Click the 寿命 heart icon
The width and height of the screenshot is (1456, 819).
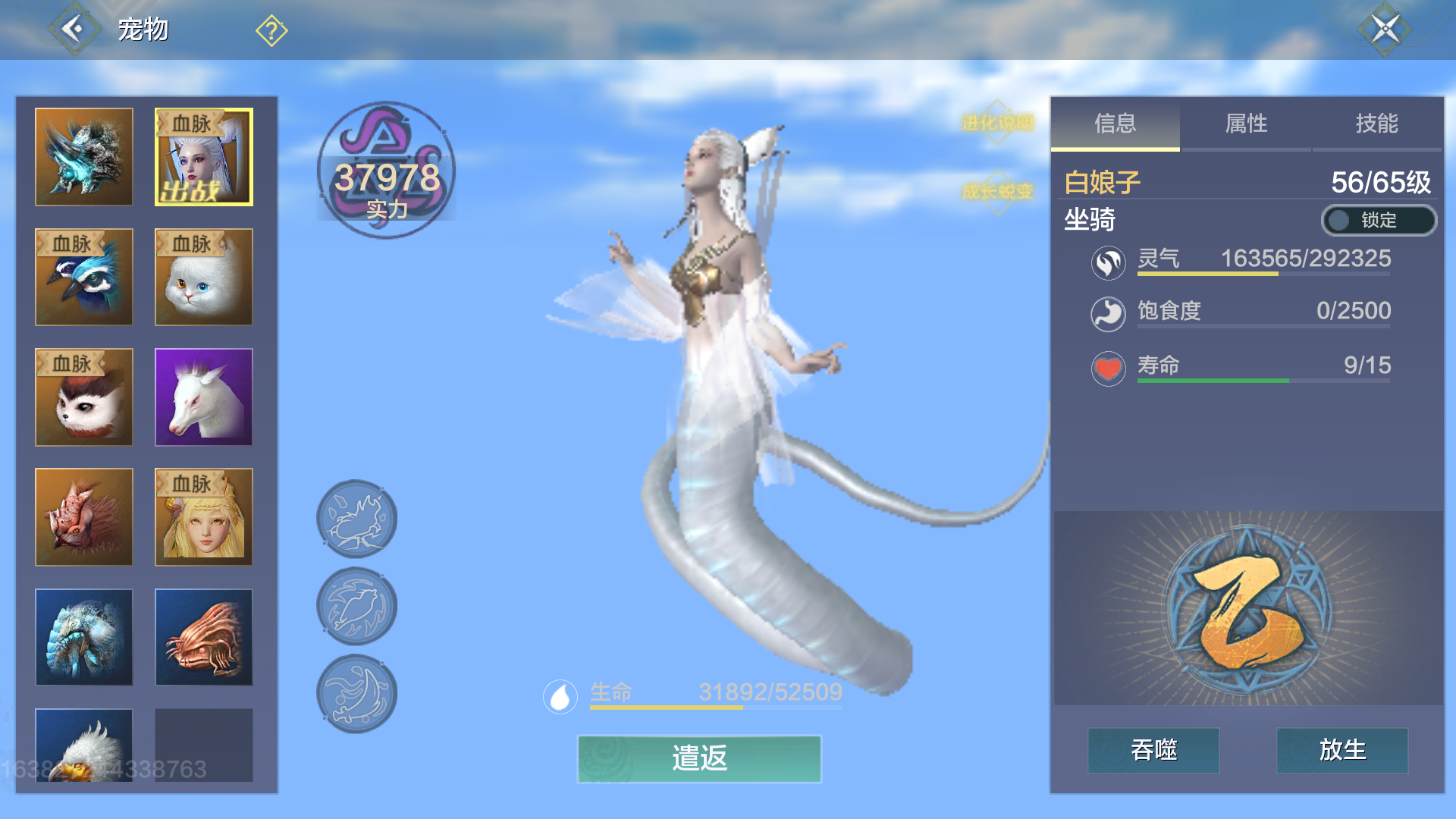point(1108,370)
